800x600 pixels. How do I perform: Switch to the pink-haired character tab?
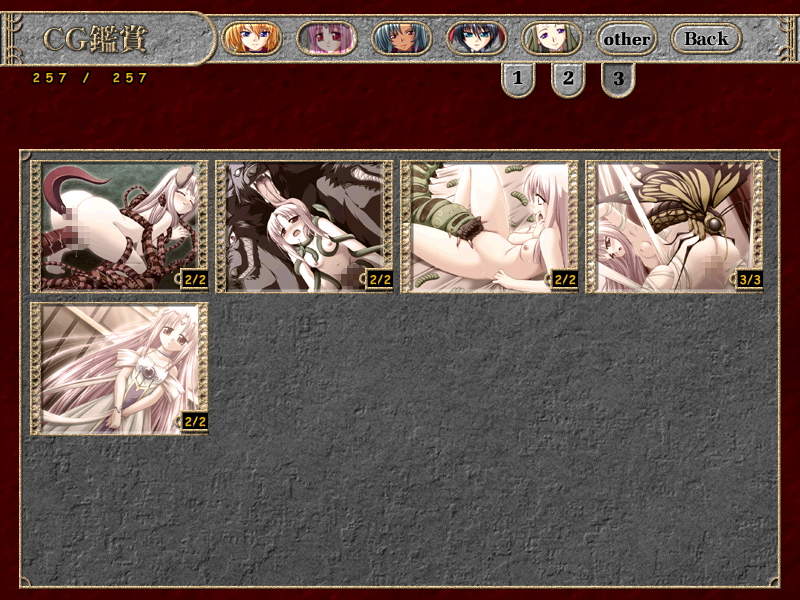click(326, 38)
